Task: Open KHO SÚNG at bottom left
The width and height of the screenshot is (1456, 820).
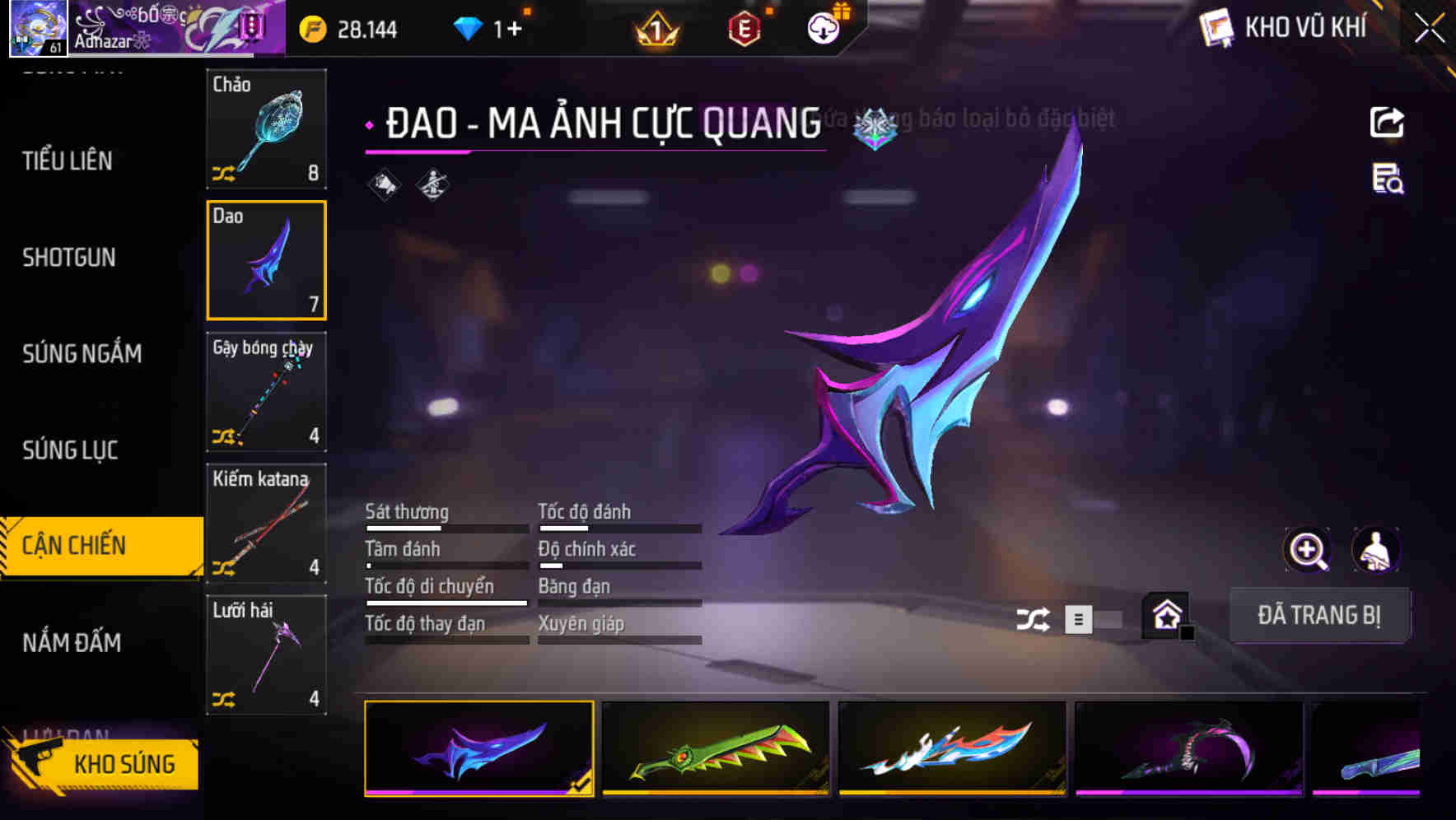Action: click(x=122, y=763)
